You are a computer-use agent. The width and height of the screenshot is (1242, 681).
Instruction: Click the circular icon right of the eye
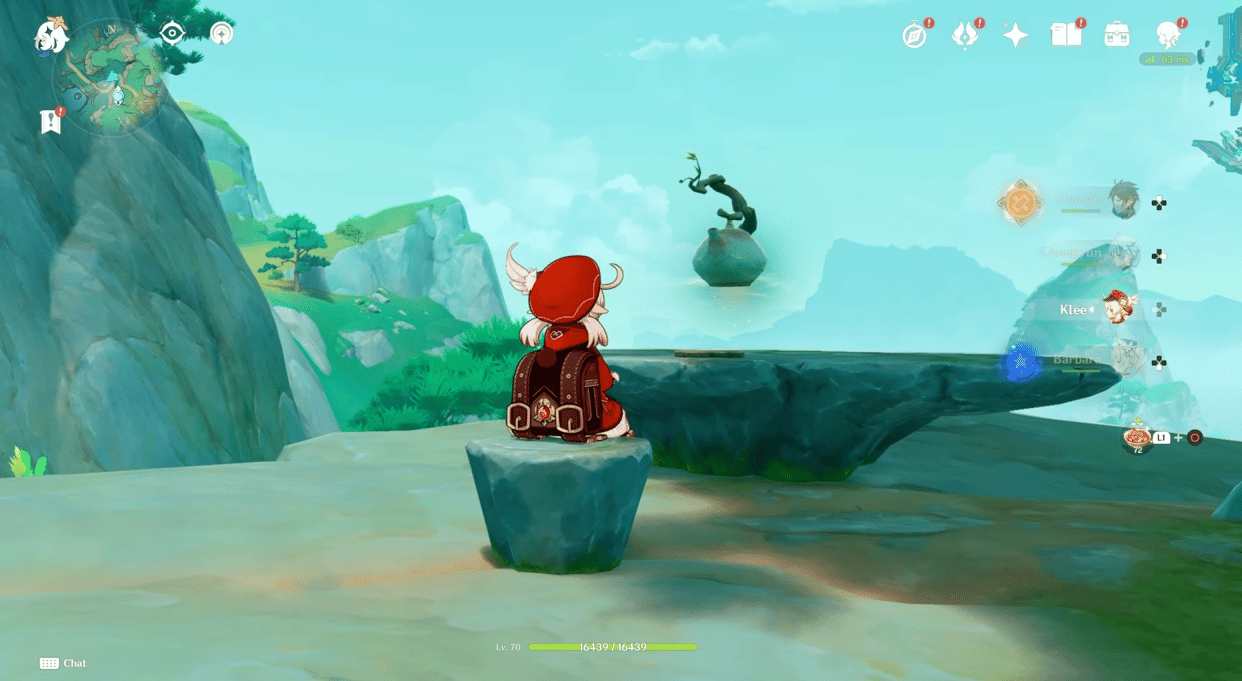(x=222, y=33)
